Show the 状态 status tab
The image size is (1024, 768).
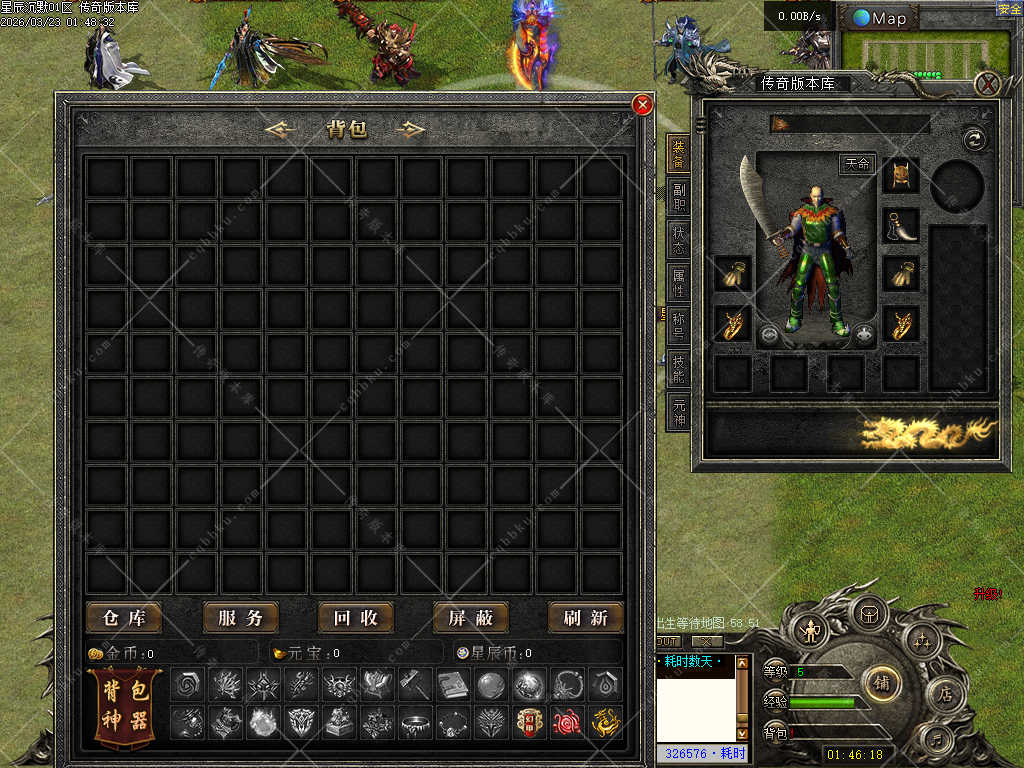[678, 240]
